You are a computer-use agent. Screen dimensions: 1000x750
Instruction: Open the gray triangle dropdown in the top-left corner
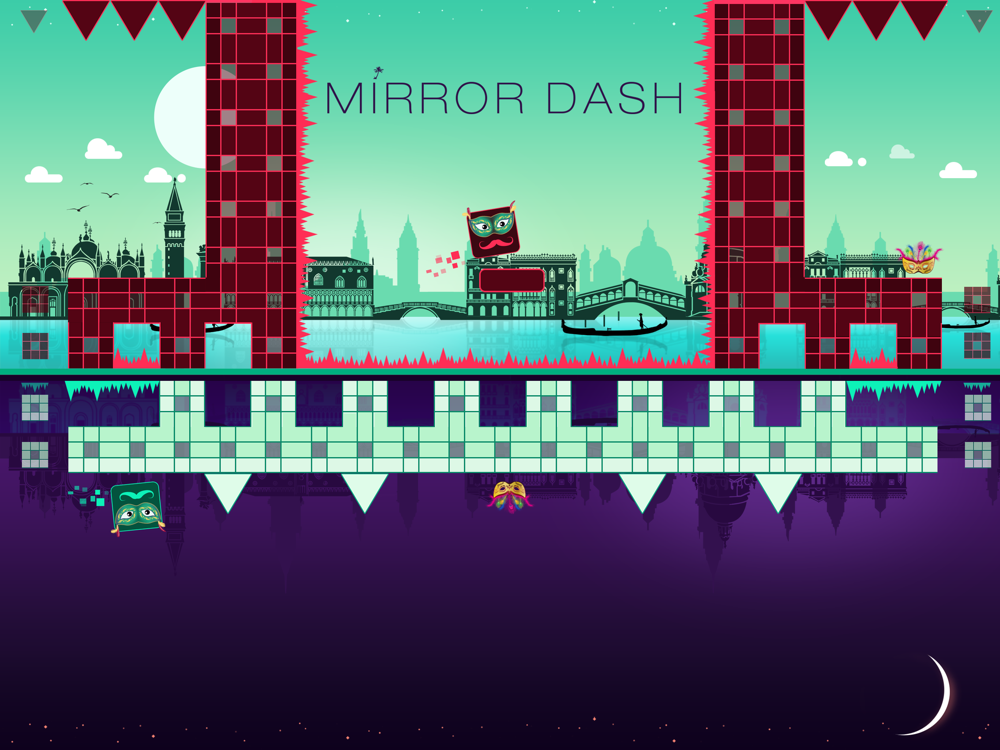[x=33, y=19]
